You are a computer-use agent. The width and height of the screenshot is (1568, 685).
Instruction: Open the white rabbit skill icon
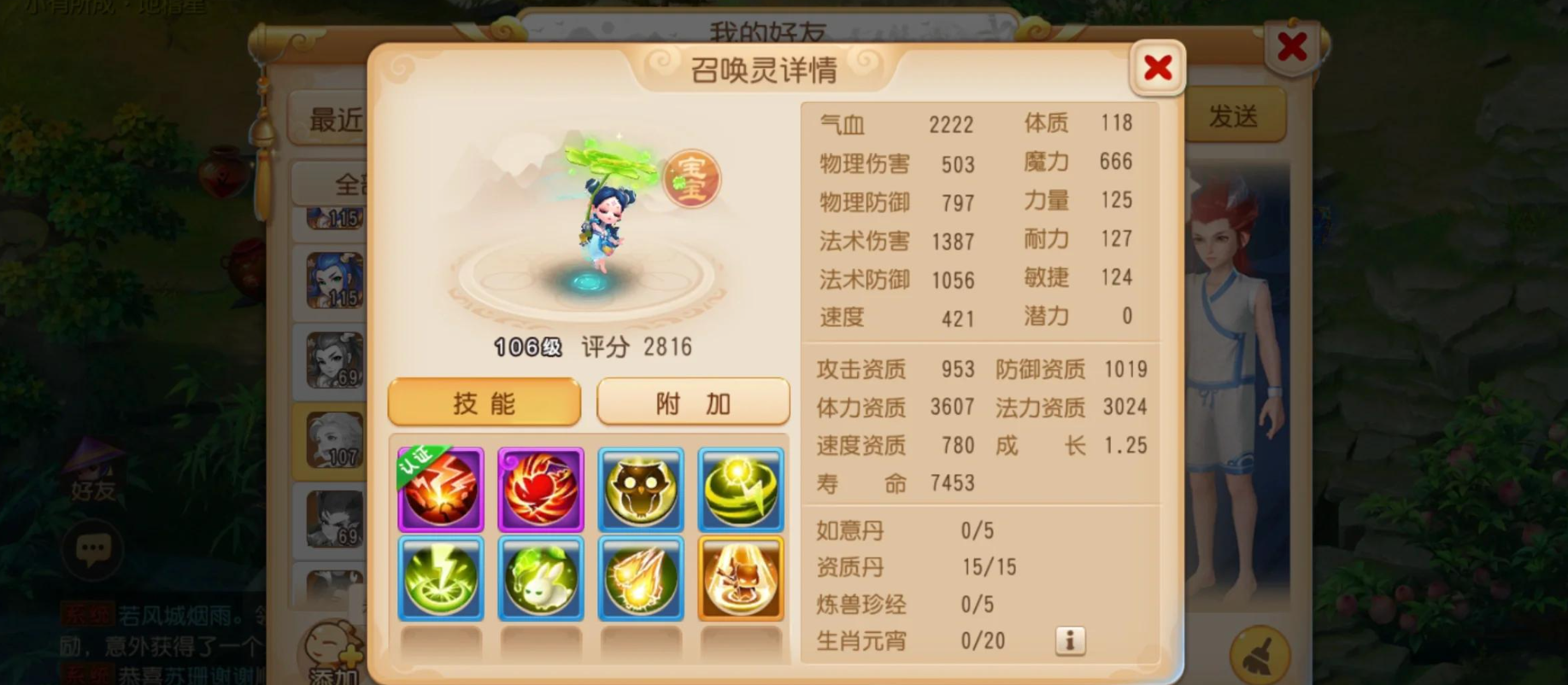[541, 578]
